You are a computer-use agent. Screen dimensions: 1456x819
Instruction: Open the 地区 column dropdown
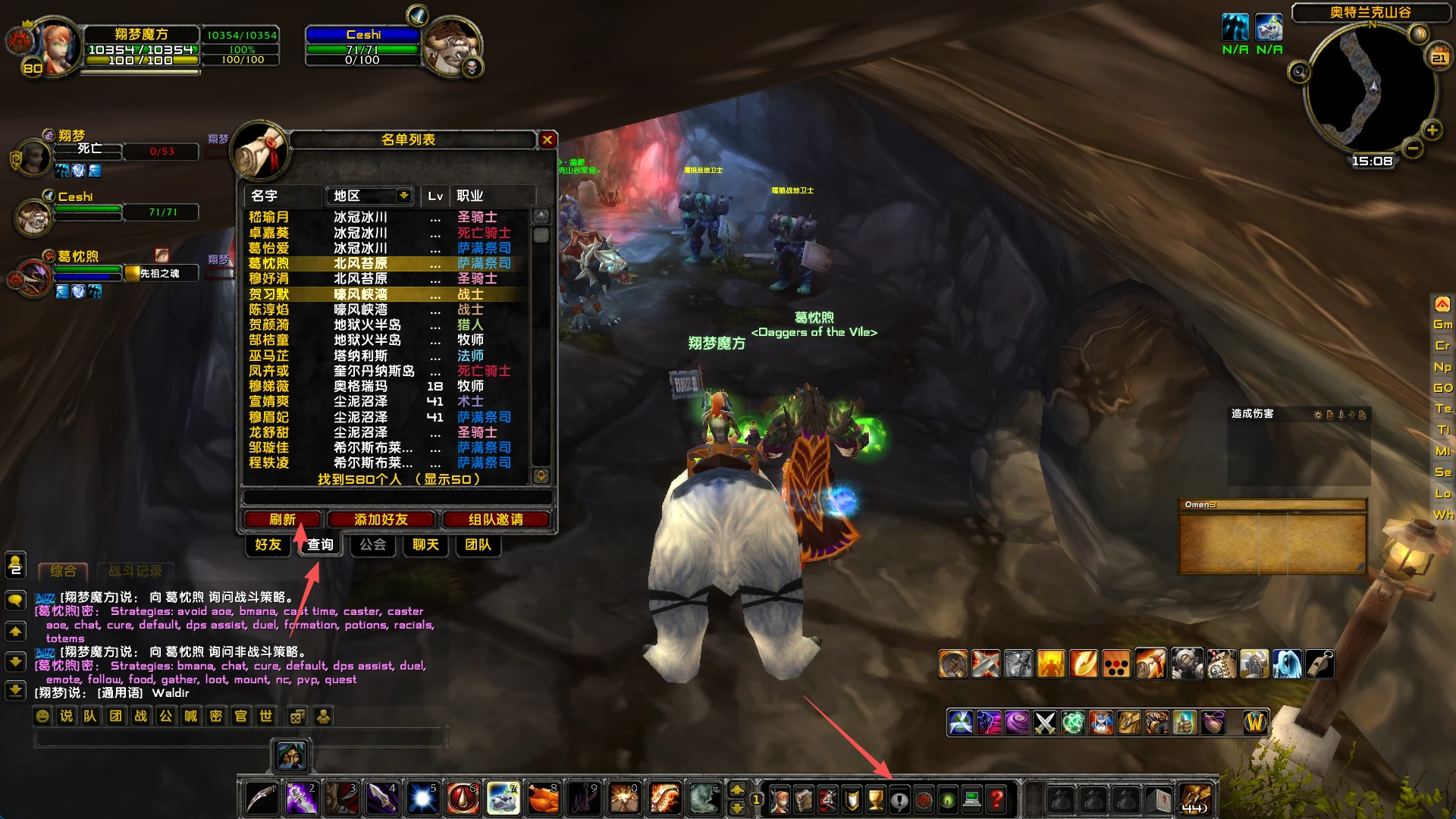[403, 196]
